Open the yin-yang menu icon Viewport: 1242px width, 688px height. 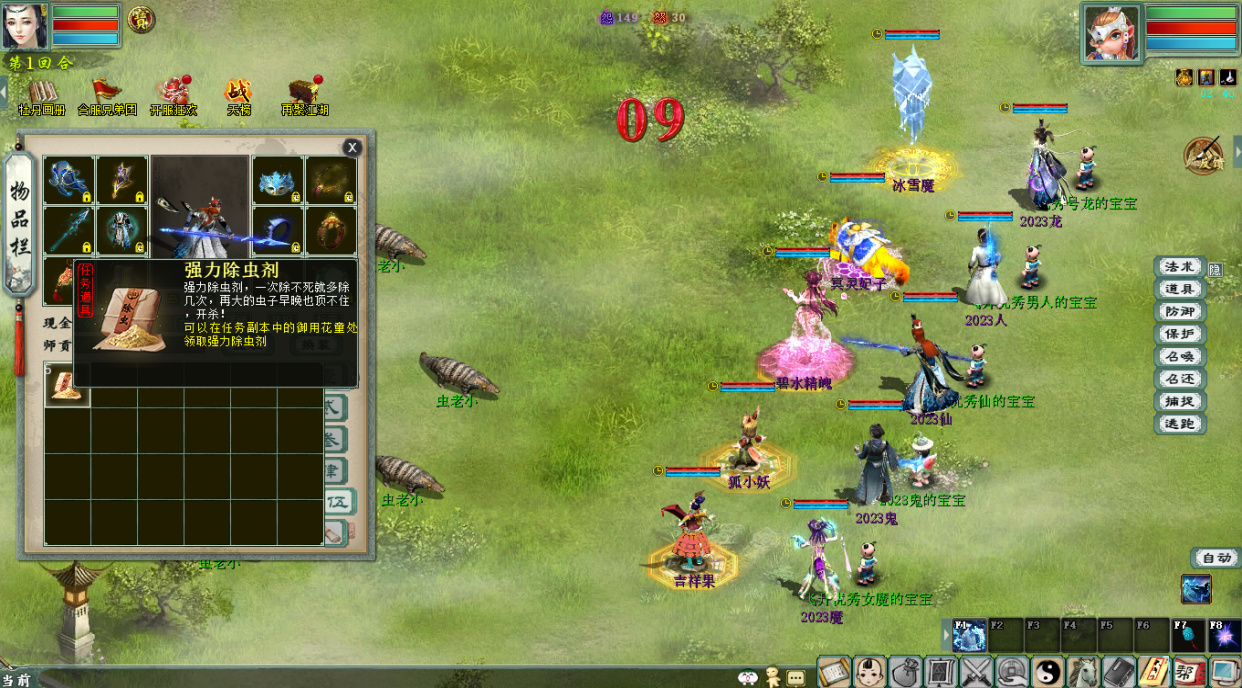(x=1047, y=671)
